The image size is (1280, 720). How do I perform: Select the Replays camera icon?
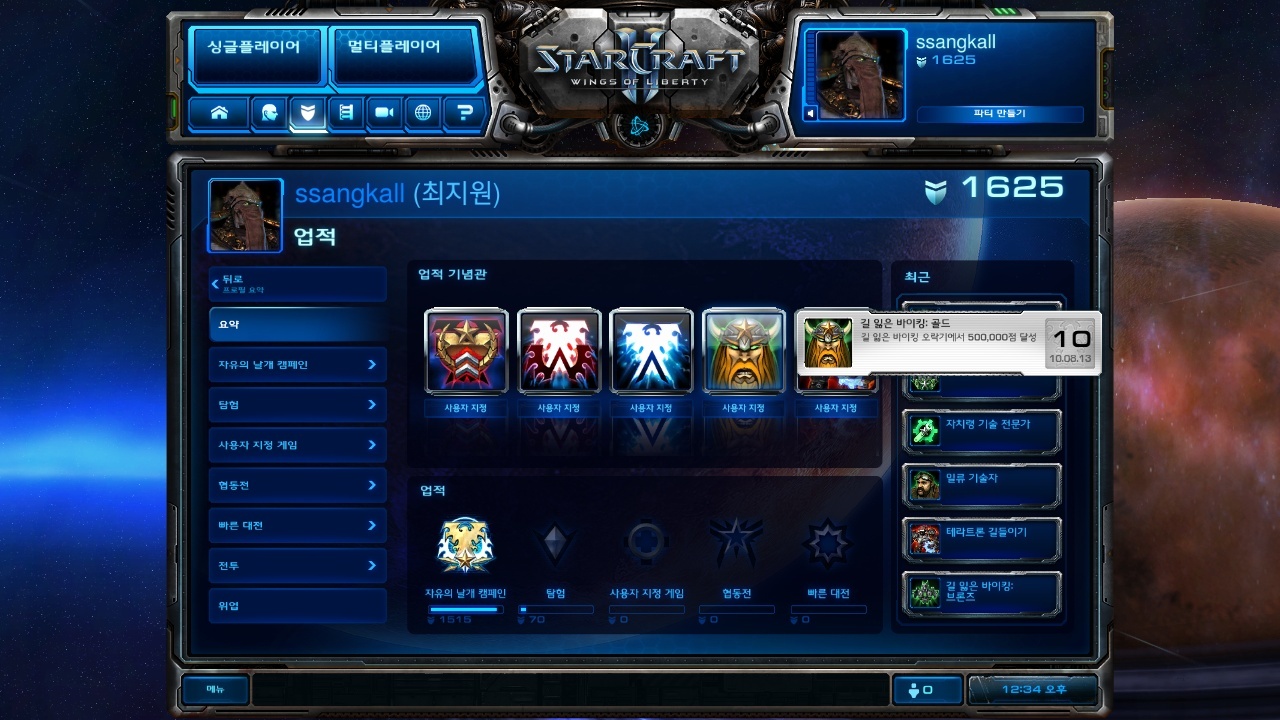tap(383, 113)
